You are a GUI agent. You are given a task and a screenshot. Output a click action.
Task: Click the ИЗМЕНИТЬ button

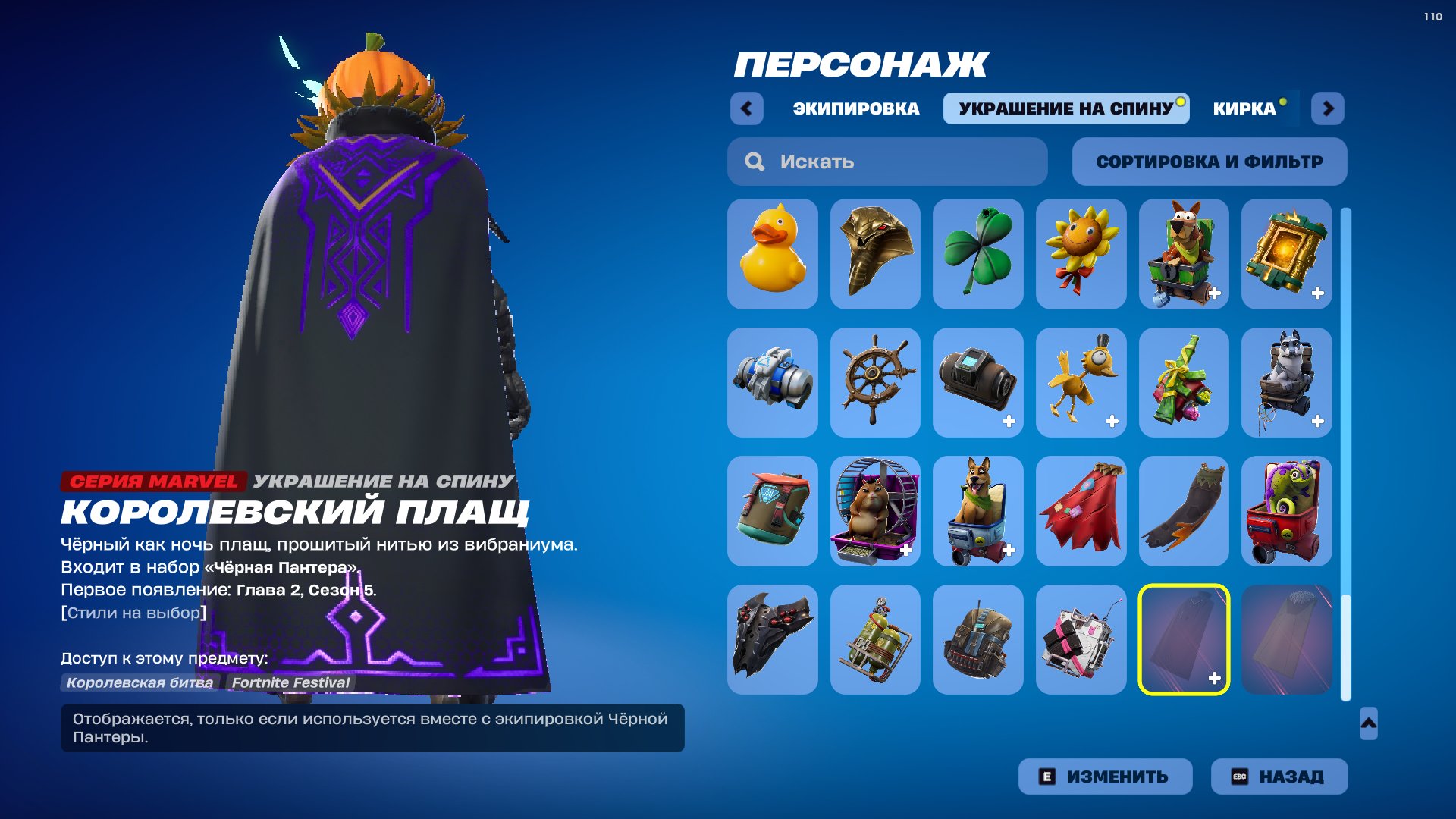tap(1105, 776)
